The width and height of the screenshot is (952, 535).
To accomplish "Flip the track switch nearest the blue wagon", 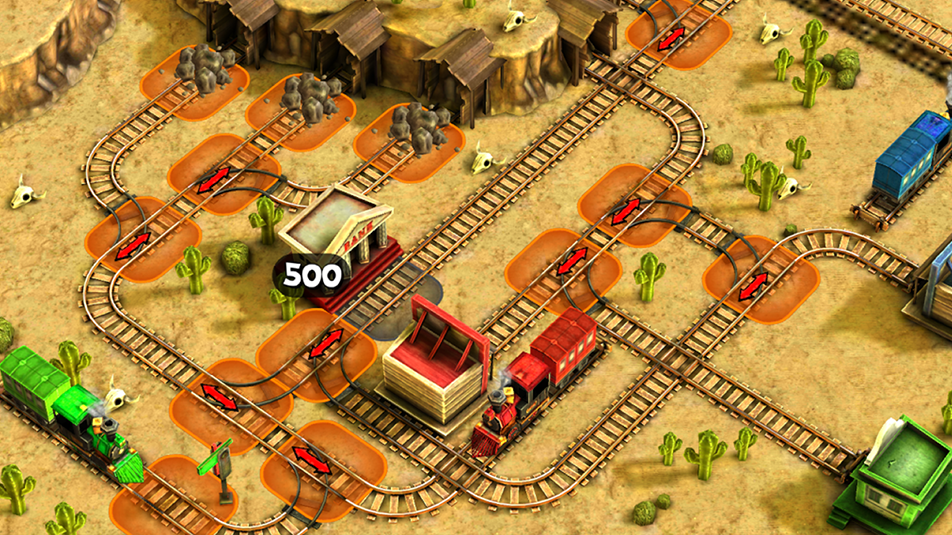I will click(x=754, y=283).
